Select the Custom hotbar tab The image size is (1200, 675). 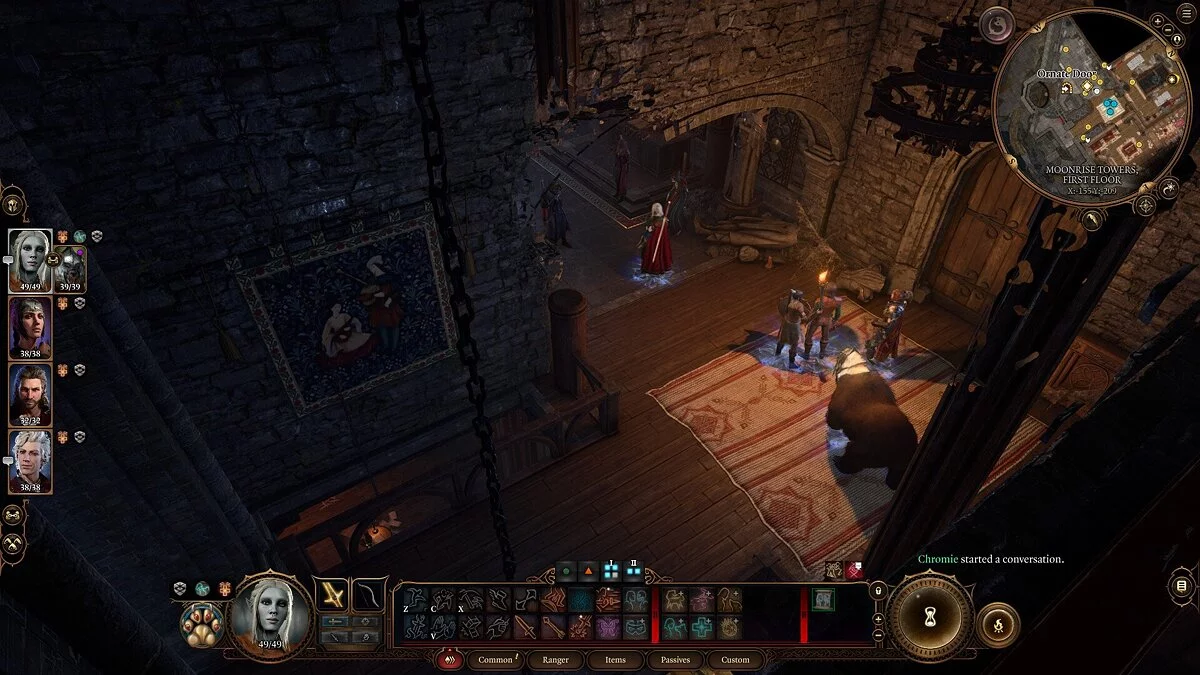point(735,660)
